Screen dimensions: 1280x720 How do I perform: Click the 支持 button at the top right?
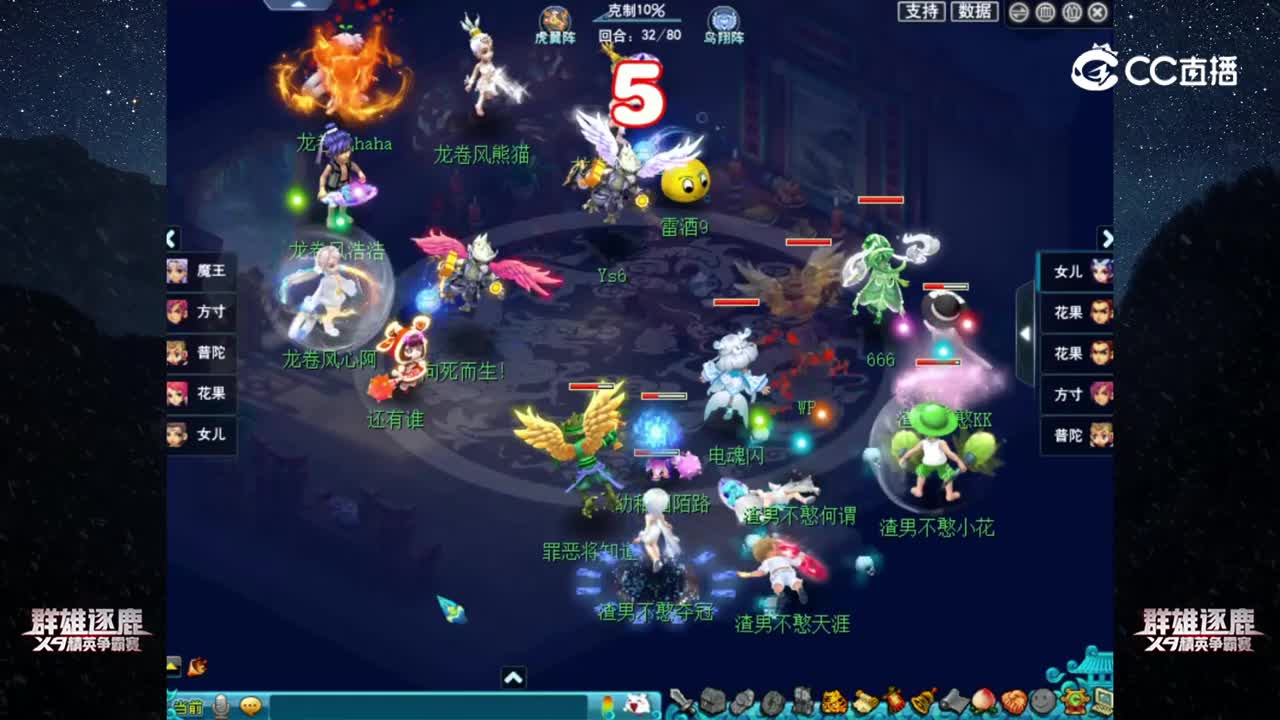click(x=922, y=11)
